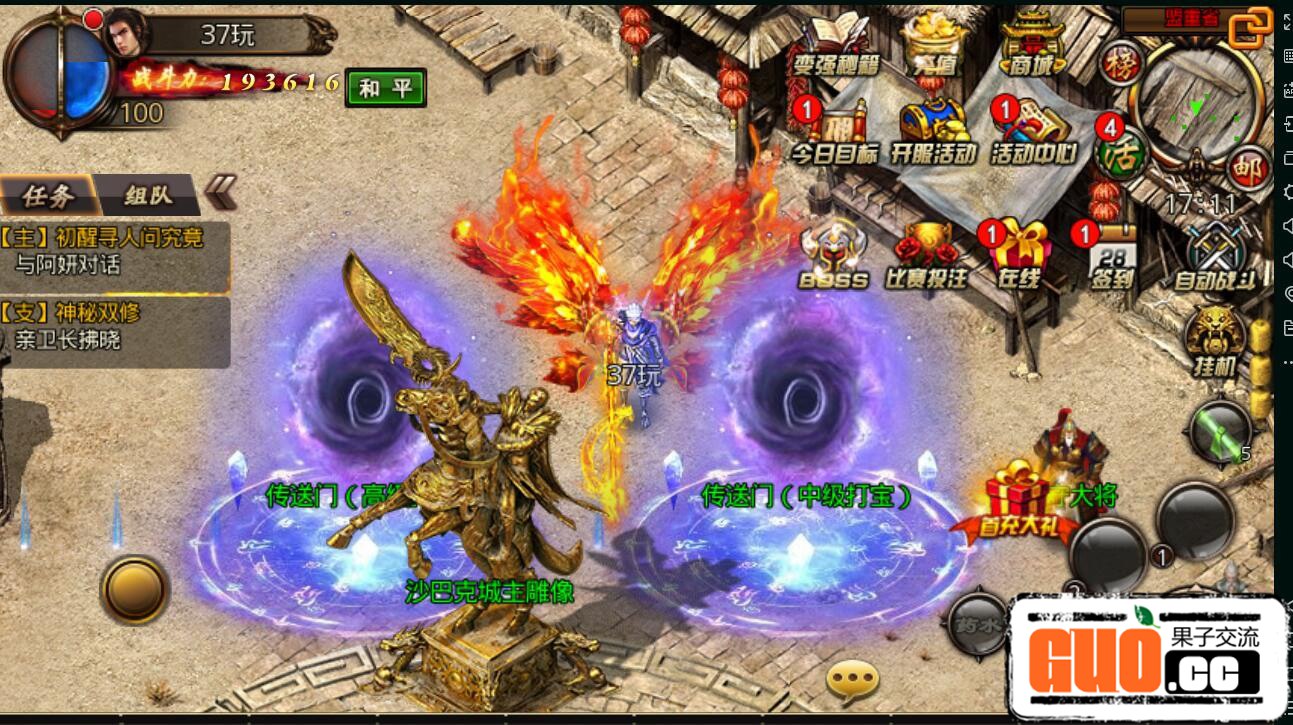
Task: Enter the 商城 shop
Action: pyautogui.click(x=1034, y=45)
